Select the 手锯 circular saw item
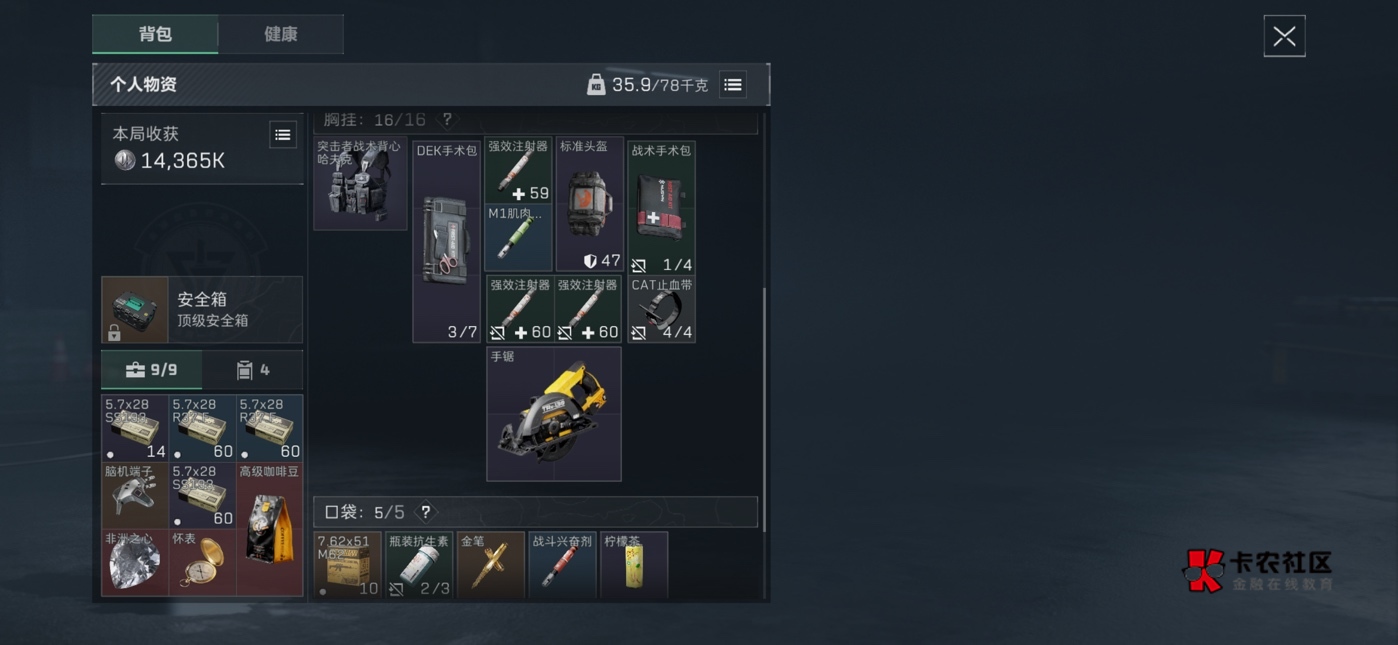The height and width of the screenshot is (645, 1398). [x=554, y=414]
